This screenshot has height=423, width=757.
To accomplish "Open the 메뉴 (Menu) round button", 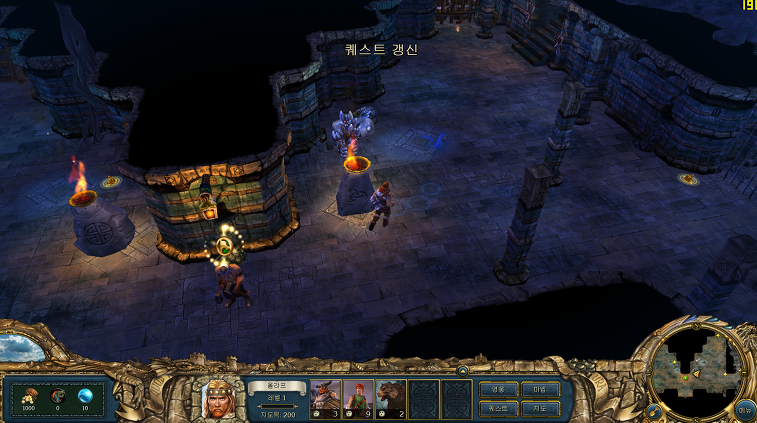I will pos(744,408).
